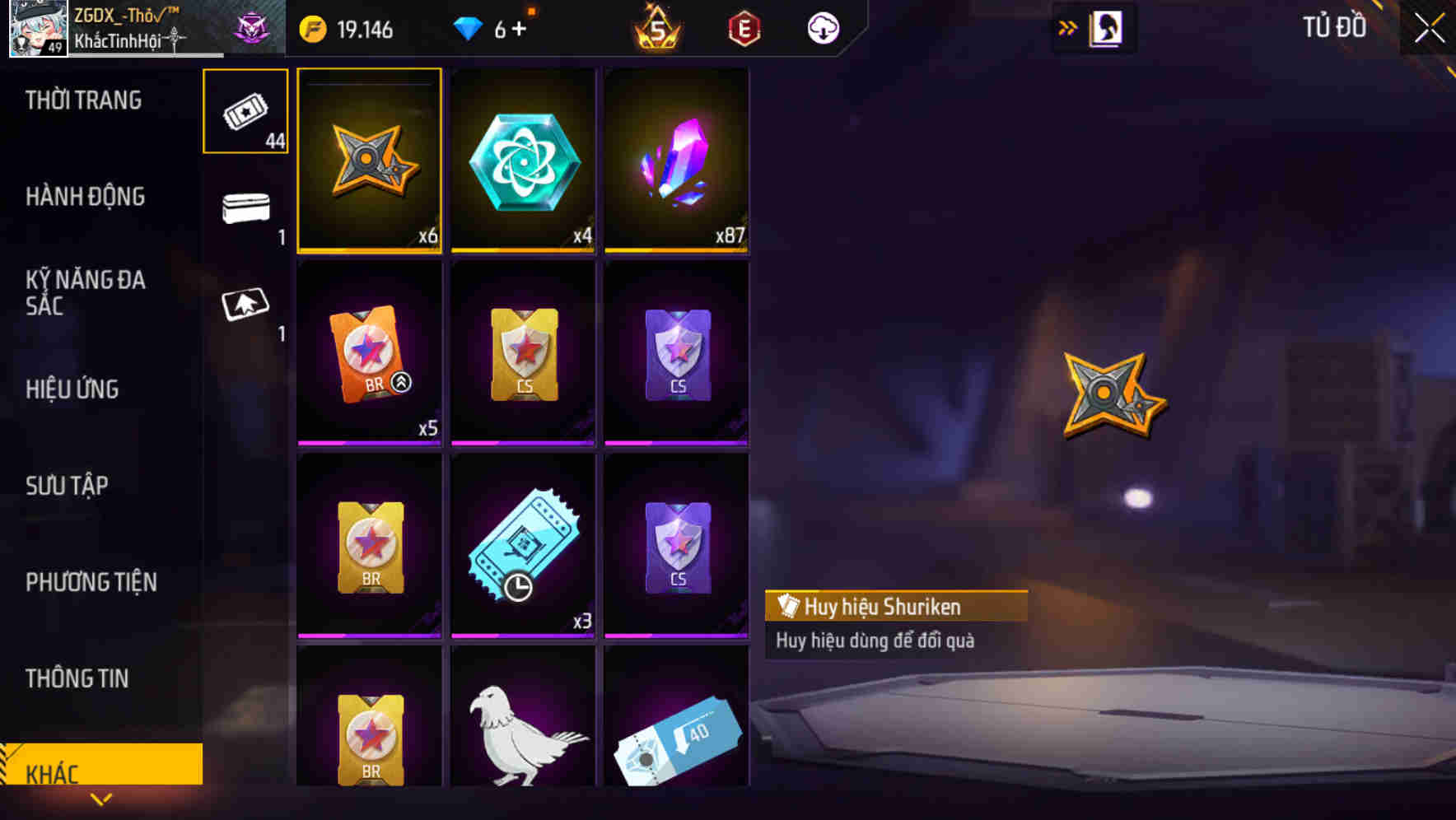Select the HIỆU ỨNG category
Screen dimensions: 1456x820
(72, 389)
